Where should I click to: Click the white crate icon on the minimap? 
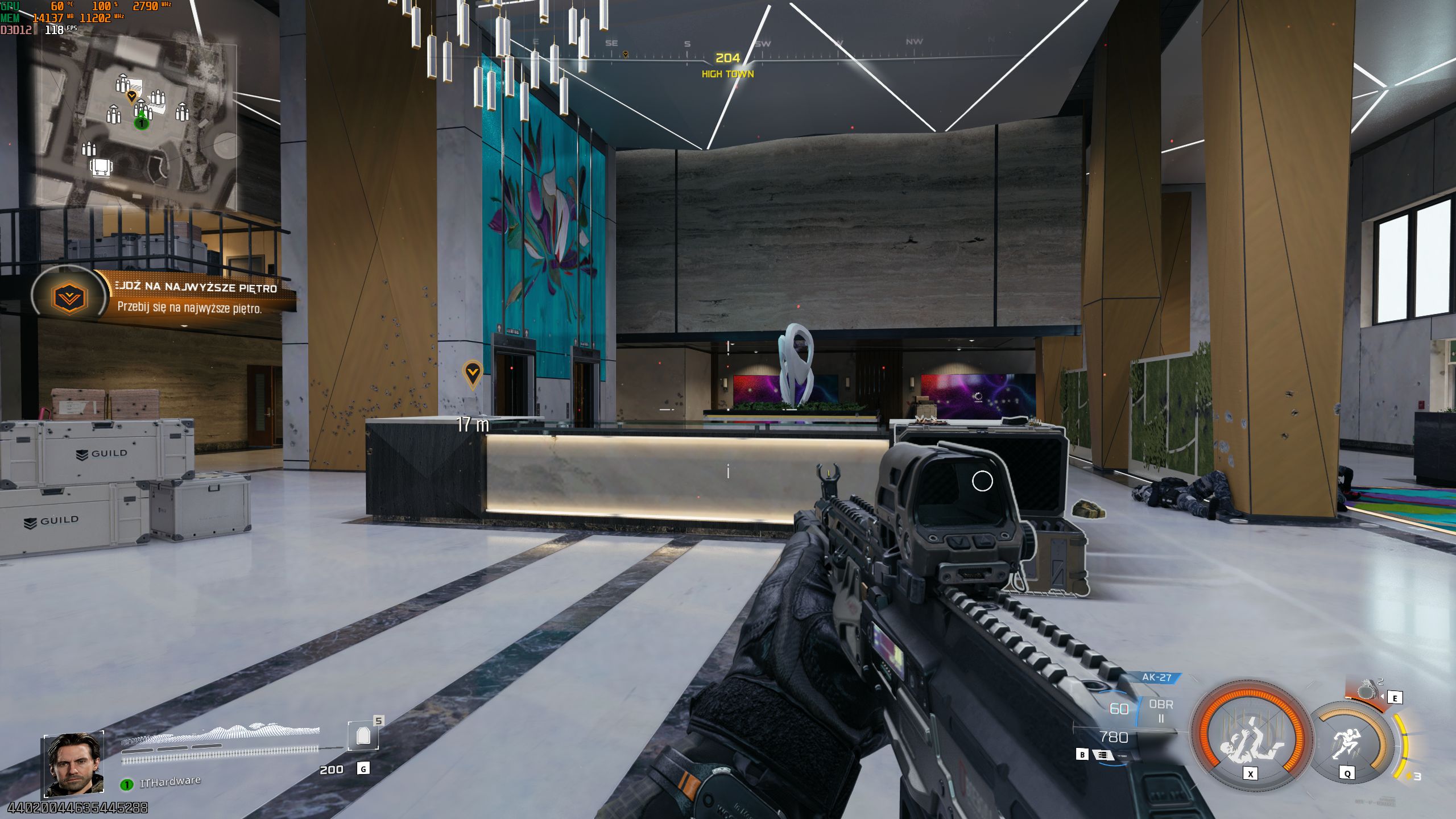(x=101, y=167)
